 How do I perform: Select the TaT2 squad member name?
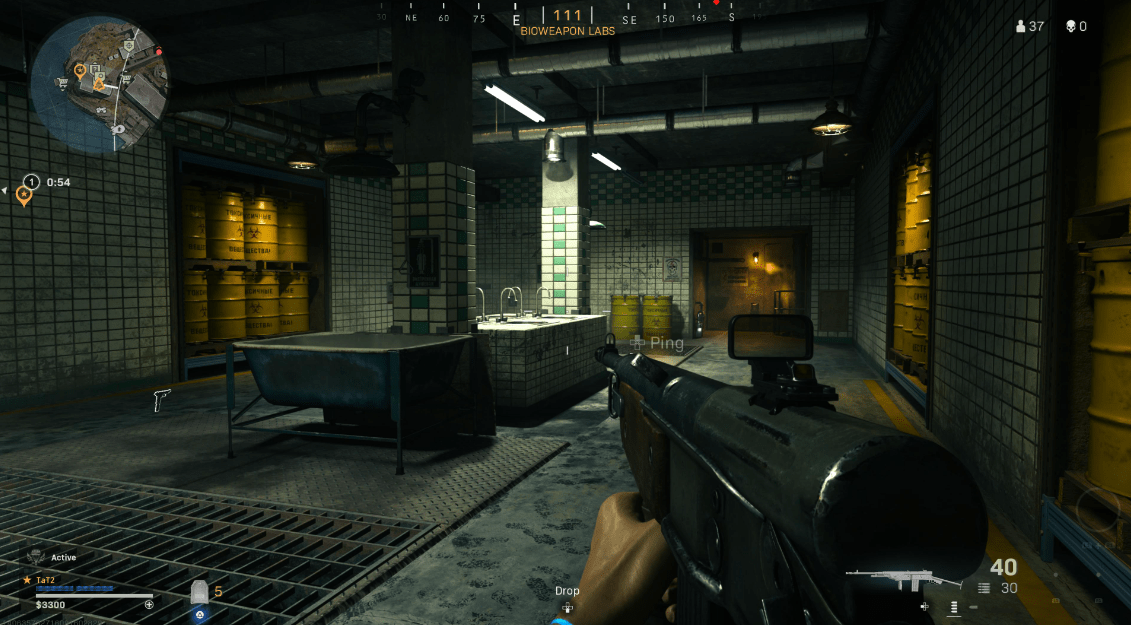point(45,579)
